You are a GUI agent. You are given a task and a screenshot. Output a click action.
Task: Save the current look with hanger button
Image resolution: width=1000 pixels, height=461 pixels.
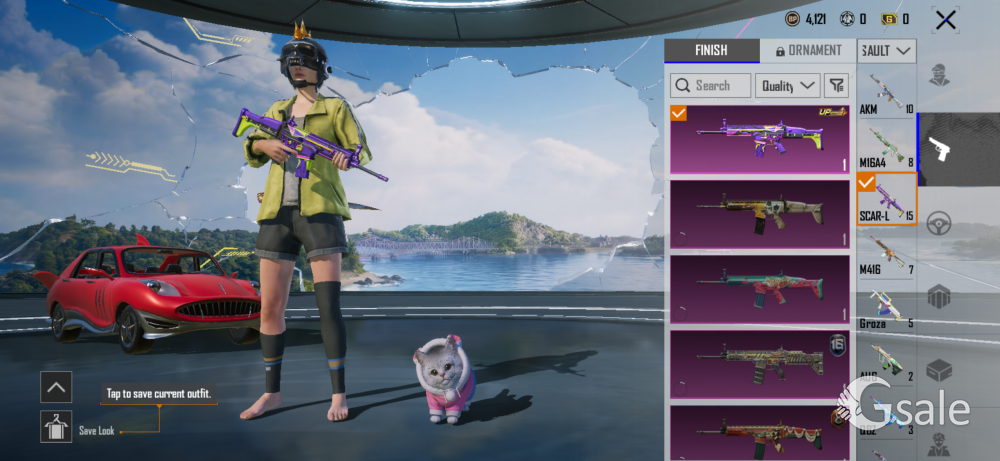pos(56,427)
